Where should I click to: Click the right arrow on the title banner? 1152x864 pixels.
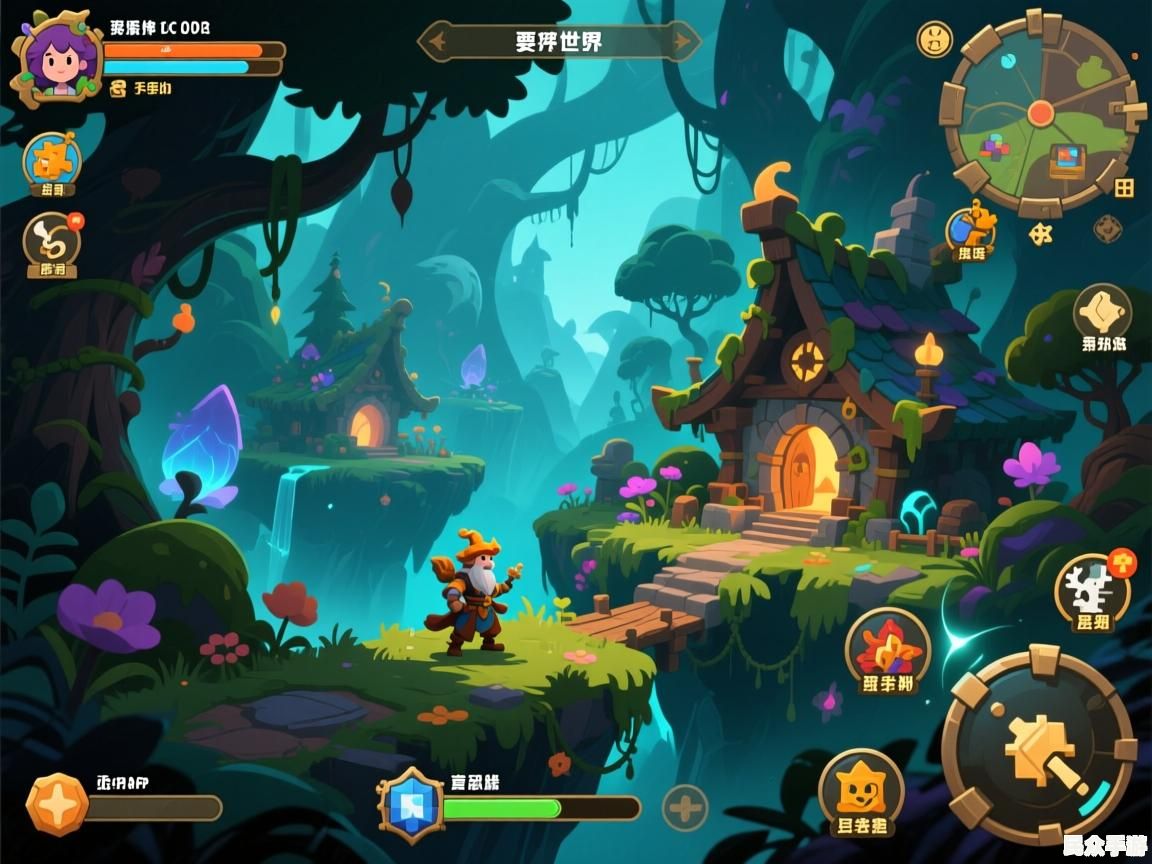[684, 42]
